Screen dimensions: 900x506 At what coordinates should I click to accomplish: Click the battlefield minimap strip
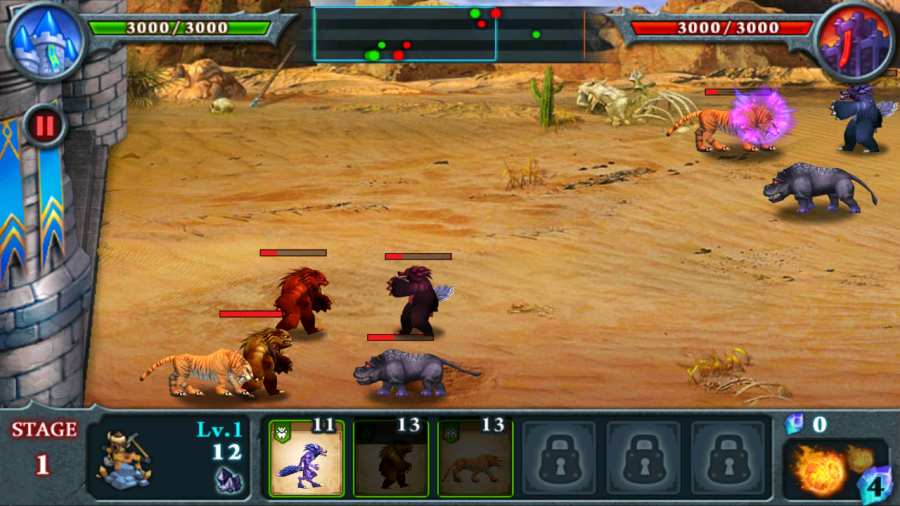[448, 34]
